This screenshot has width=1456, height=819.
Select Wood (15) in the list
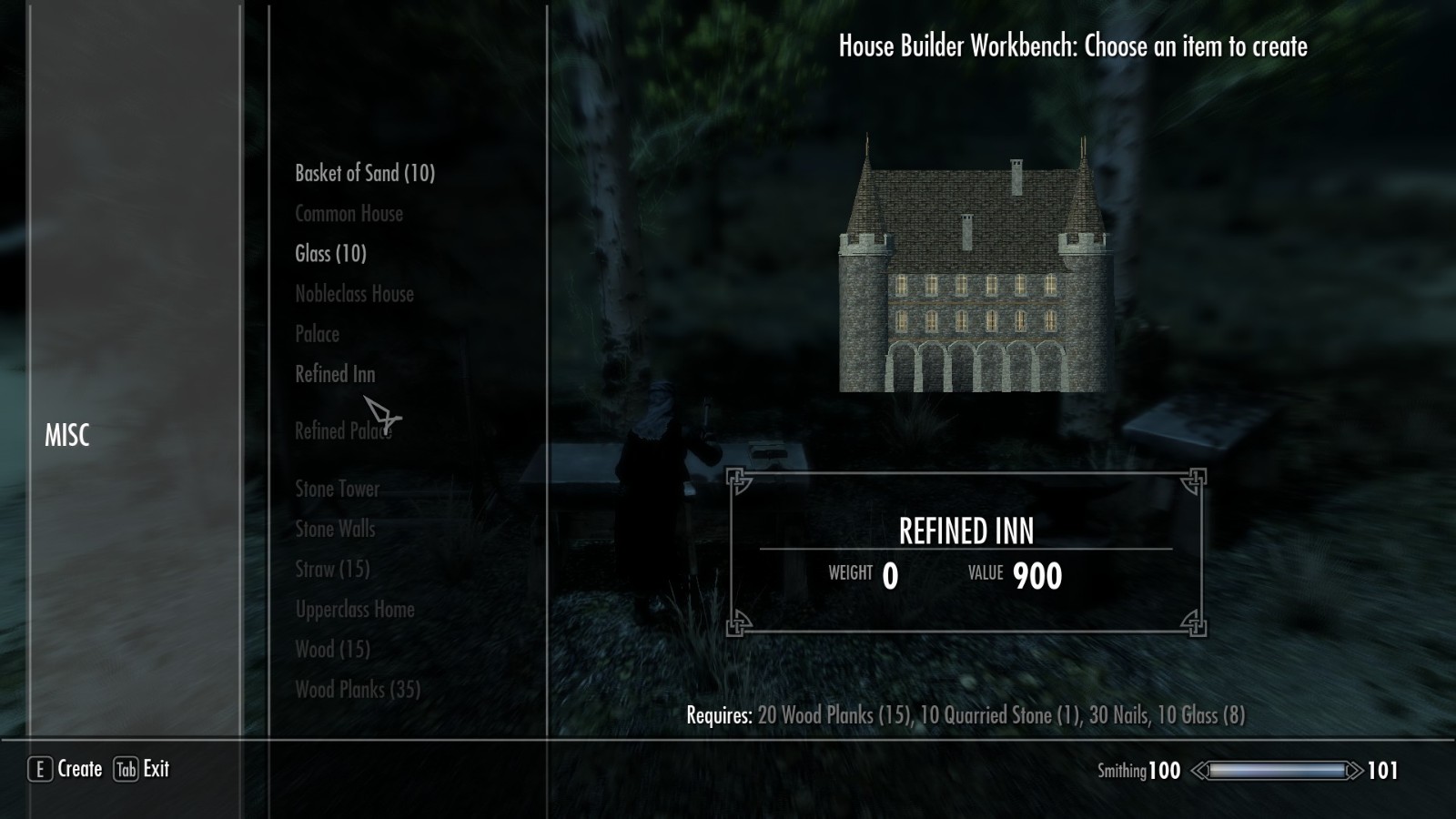(332, 650)
